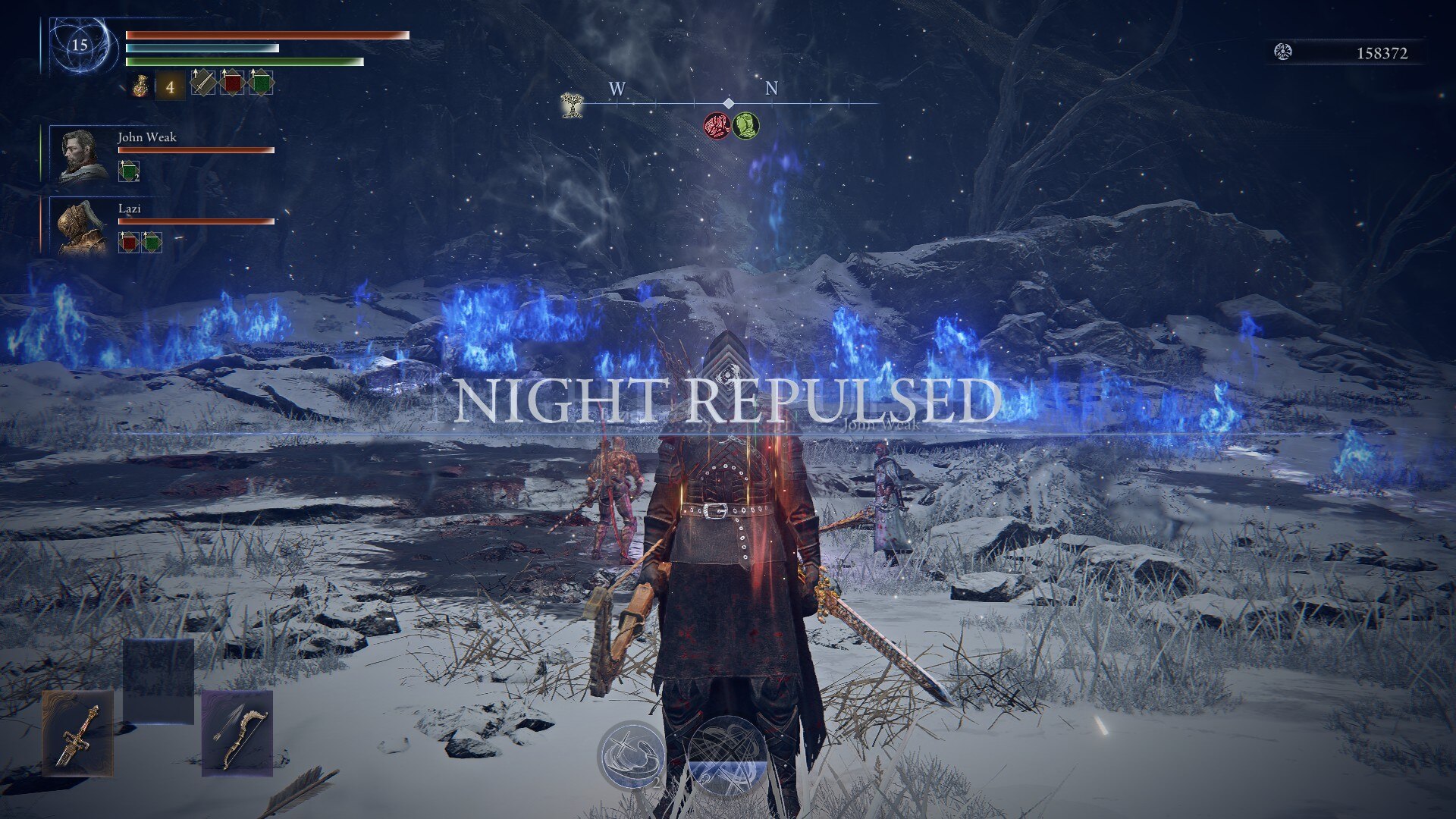
Task: Select the N marker on the compass bar
Action: [x=772, y=89]
